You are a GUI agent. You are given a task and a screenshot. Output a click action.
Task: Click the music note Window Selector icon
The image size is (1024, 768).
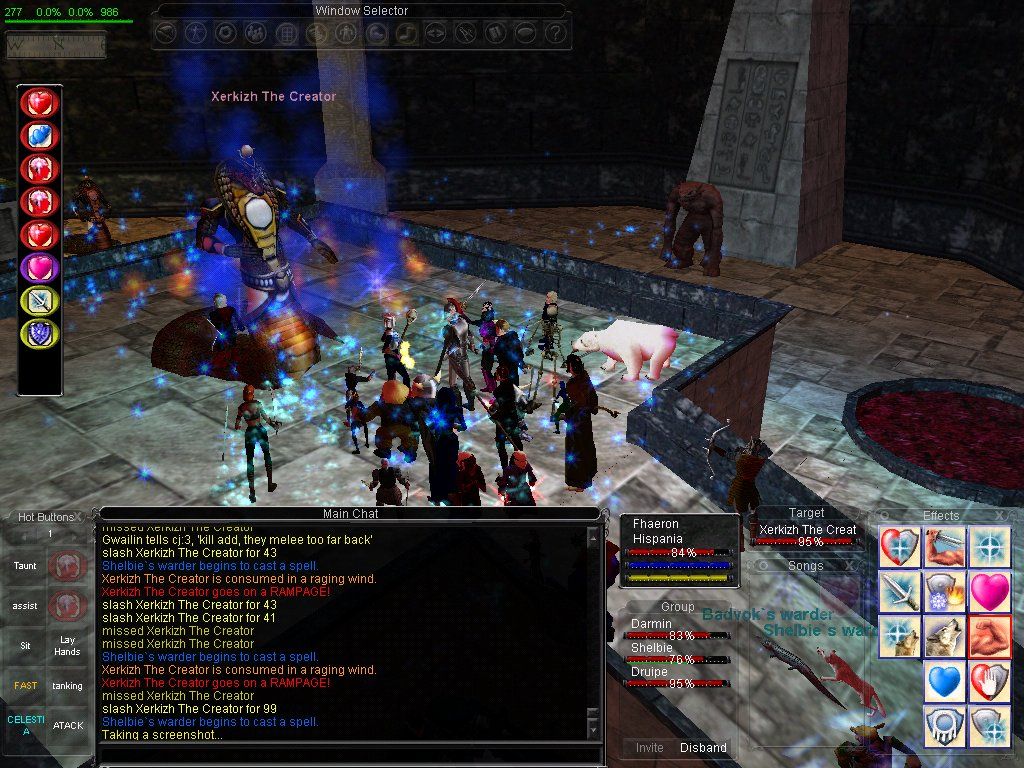[406, 33]
